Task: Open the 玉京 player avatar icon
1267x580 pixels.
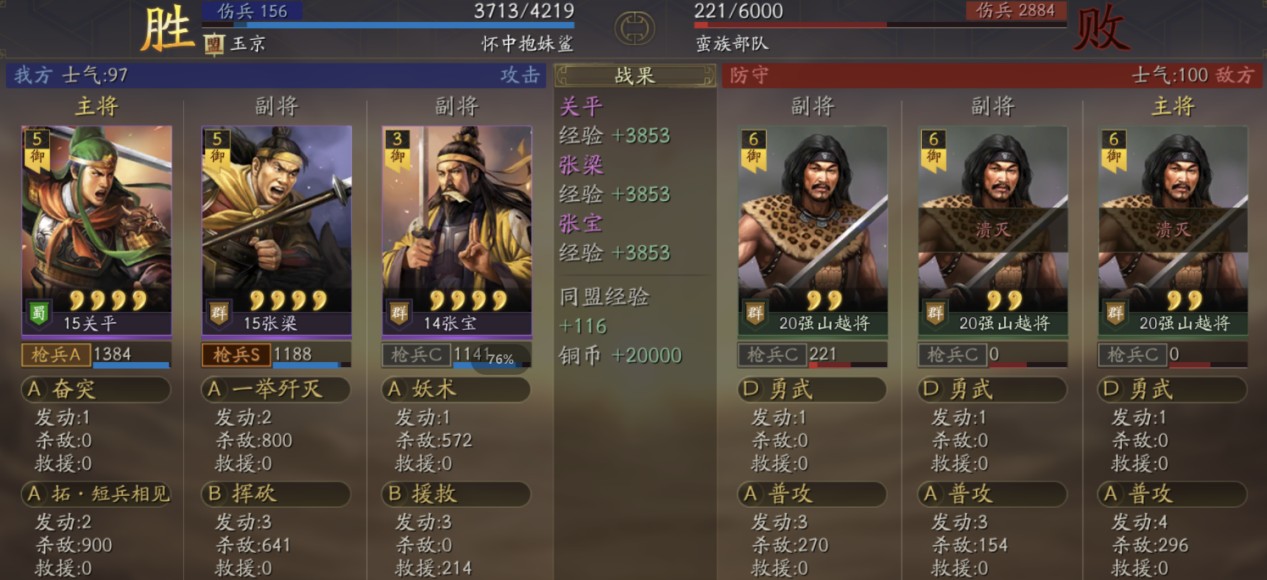Action: tap(214, 44)
